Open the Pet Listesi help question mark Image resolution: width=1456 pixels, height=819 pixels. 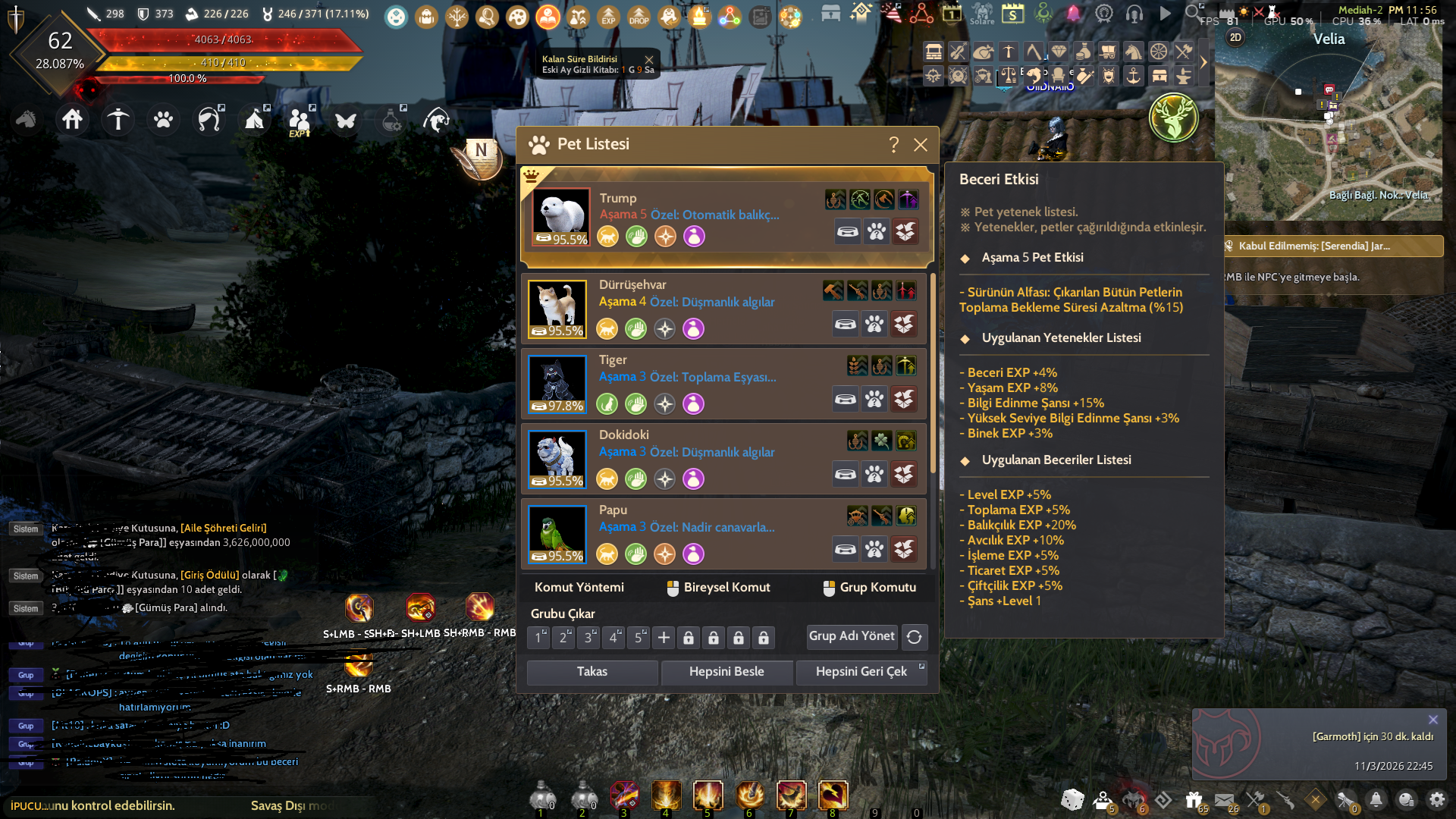[x=894, y=145]
